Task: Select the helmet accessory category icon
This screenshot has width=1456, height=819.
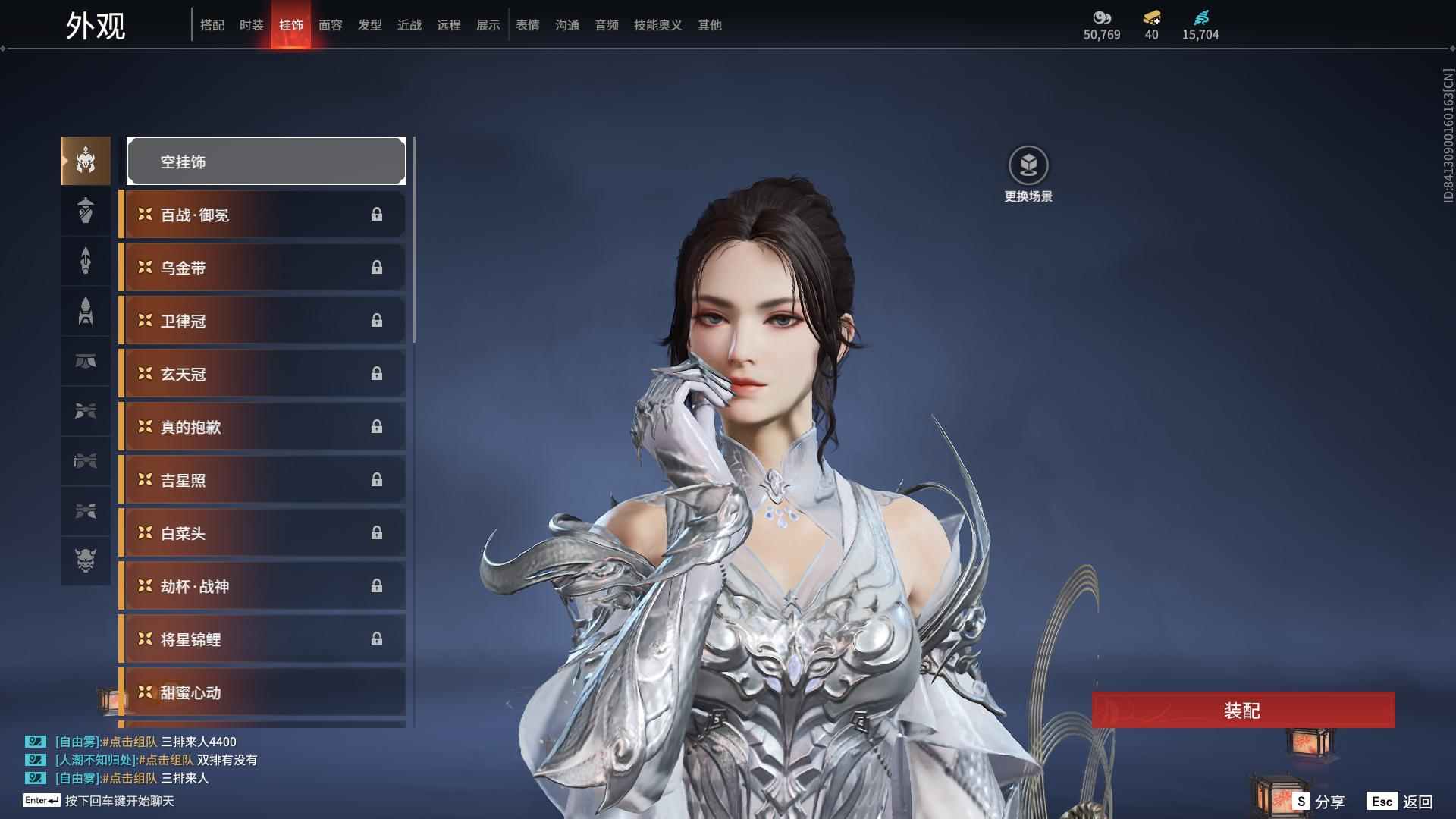Action: 85,161
